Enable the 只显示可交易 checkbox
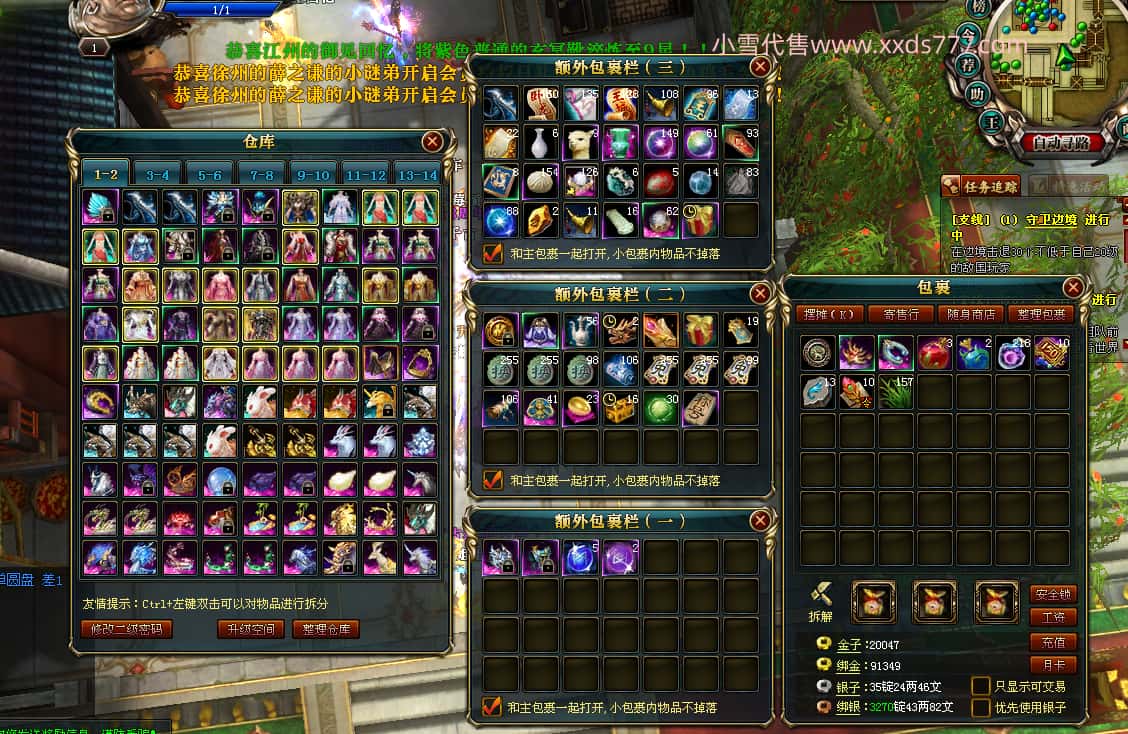Screen dimensions: 1128x734 pos(981,686)
